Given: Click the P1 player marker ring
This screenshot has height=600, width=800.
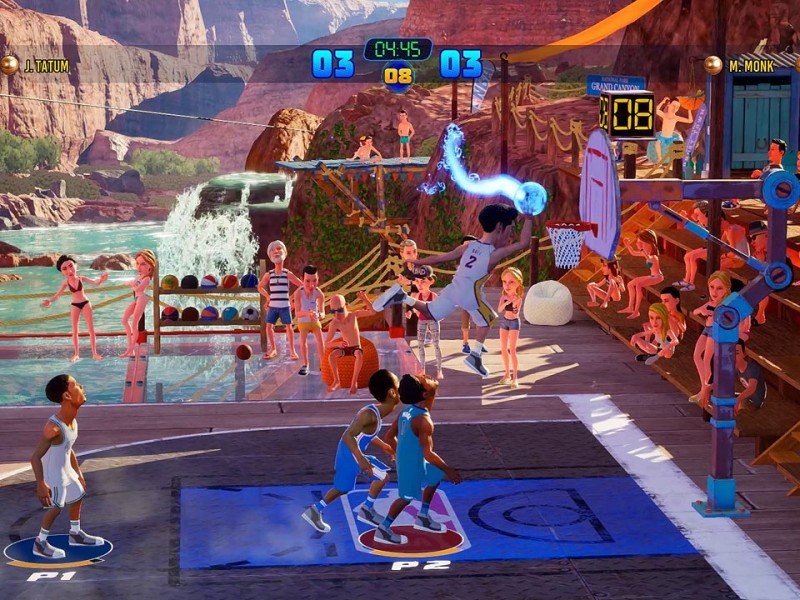Looking at the screenshot, I should [57, 550].
